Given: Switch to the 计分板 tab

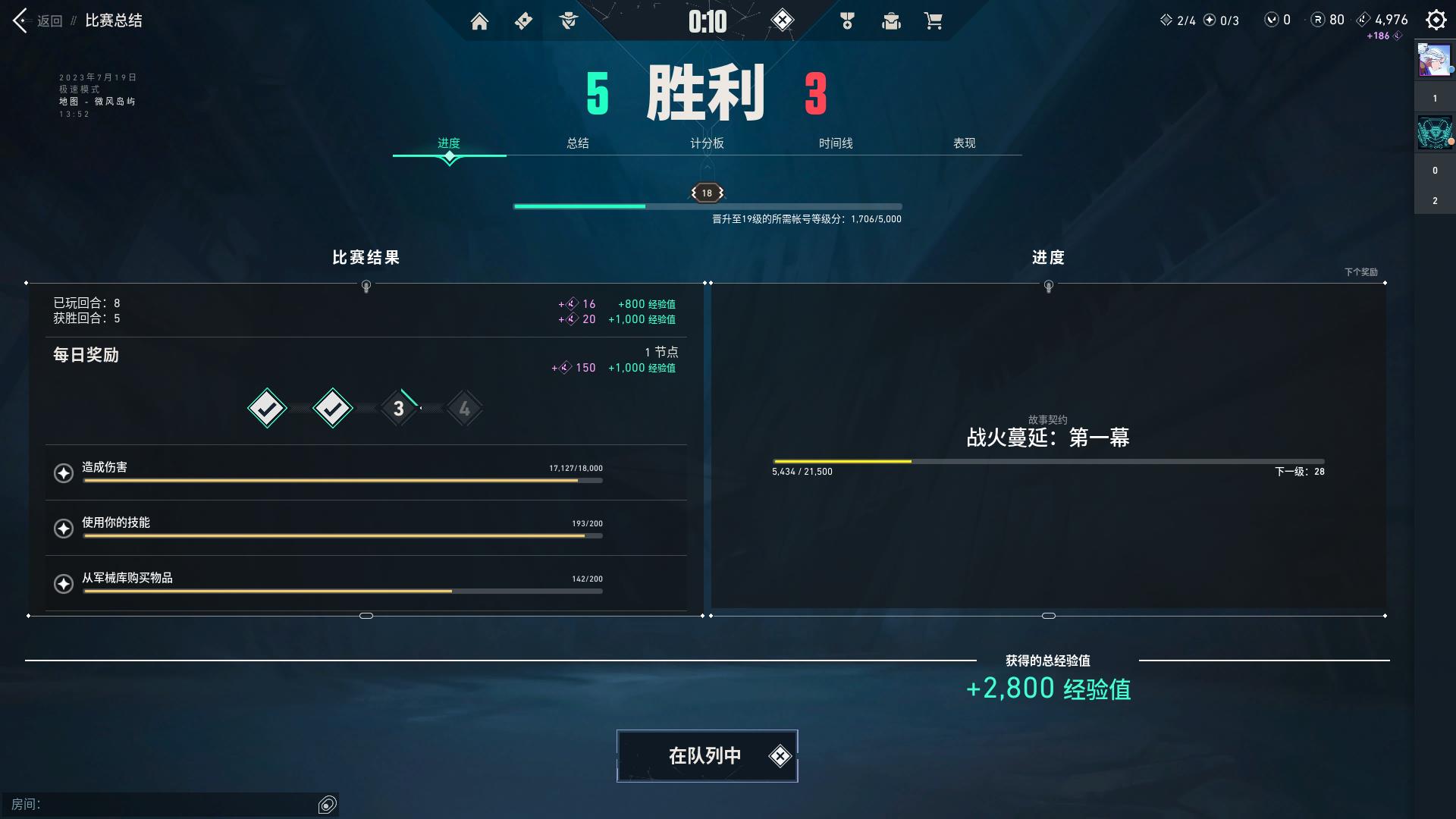Looking at the screenshot, I should click(x=704, y=143).
